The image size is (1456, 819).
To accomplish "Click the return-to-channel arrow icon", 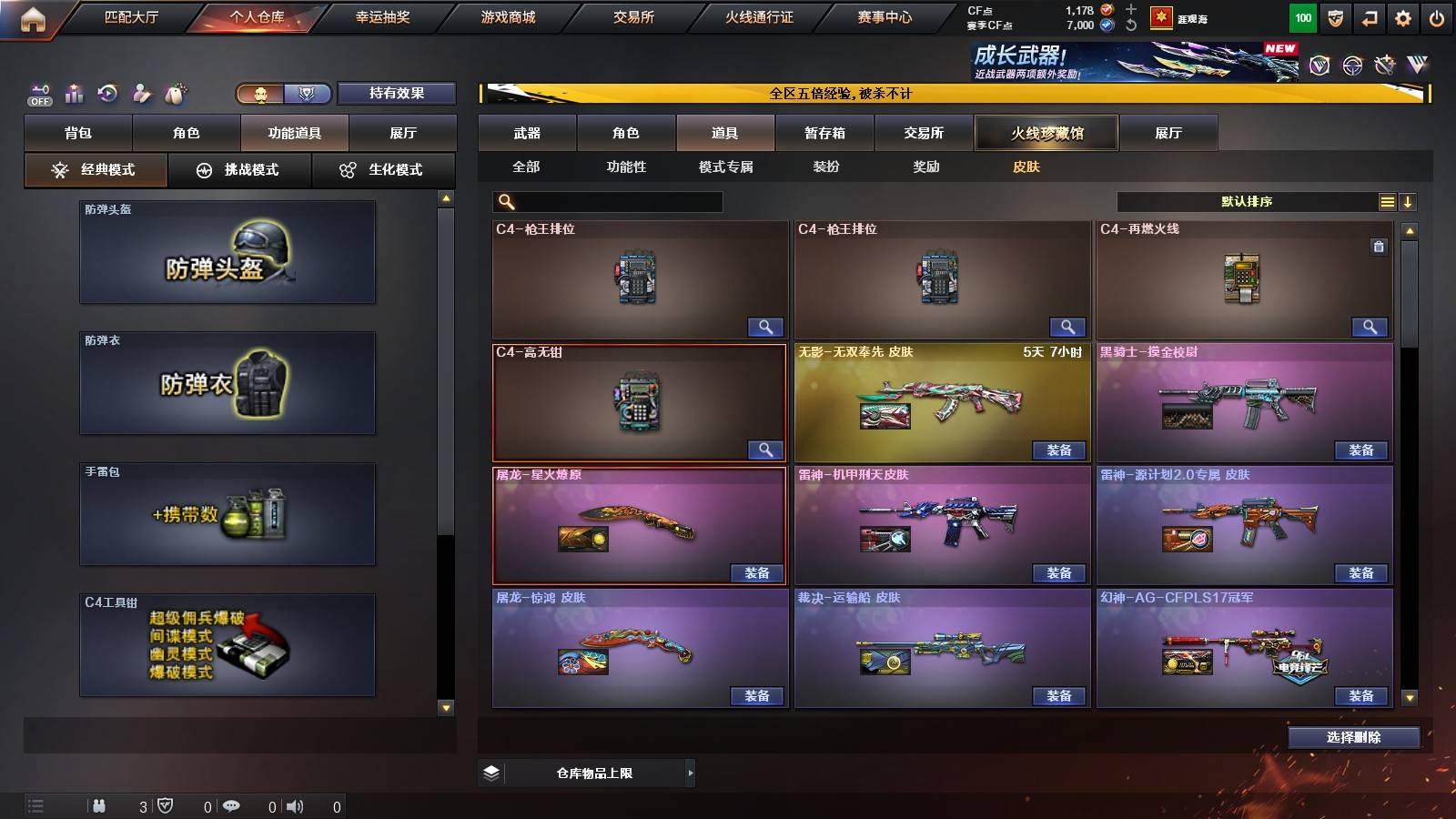I will click(x=1368, y=16).
